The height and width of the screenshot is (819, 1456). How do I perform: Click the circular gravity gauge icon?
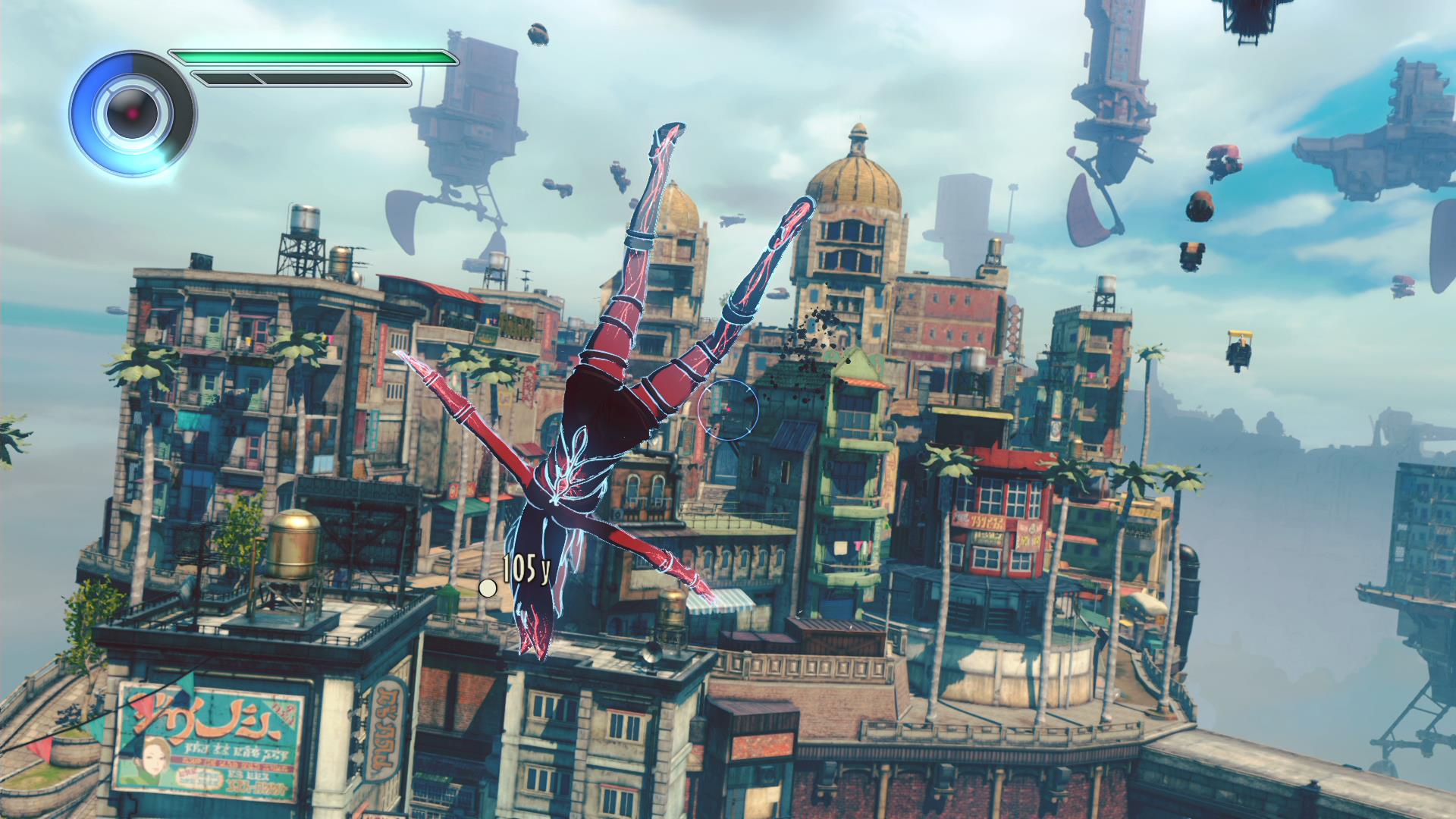click(132, 114)
